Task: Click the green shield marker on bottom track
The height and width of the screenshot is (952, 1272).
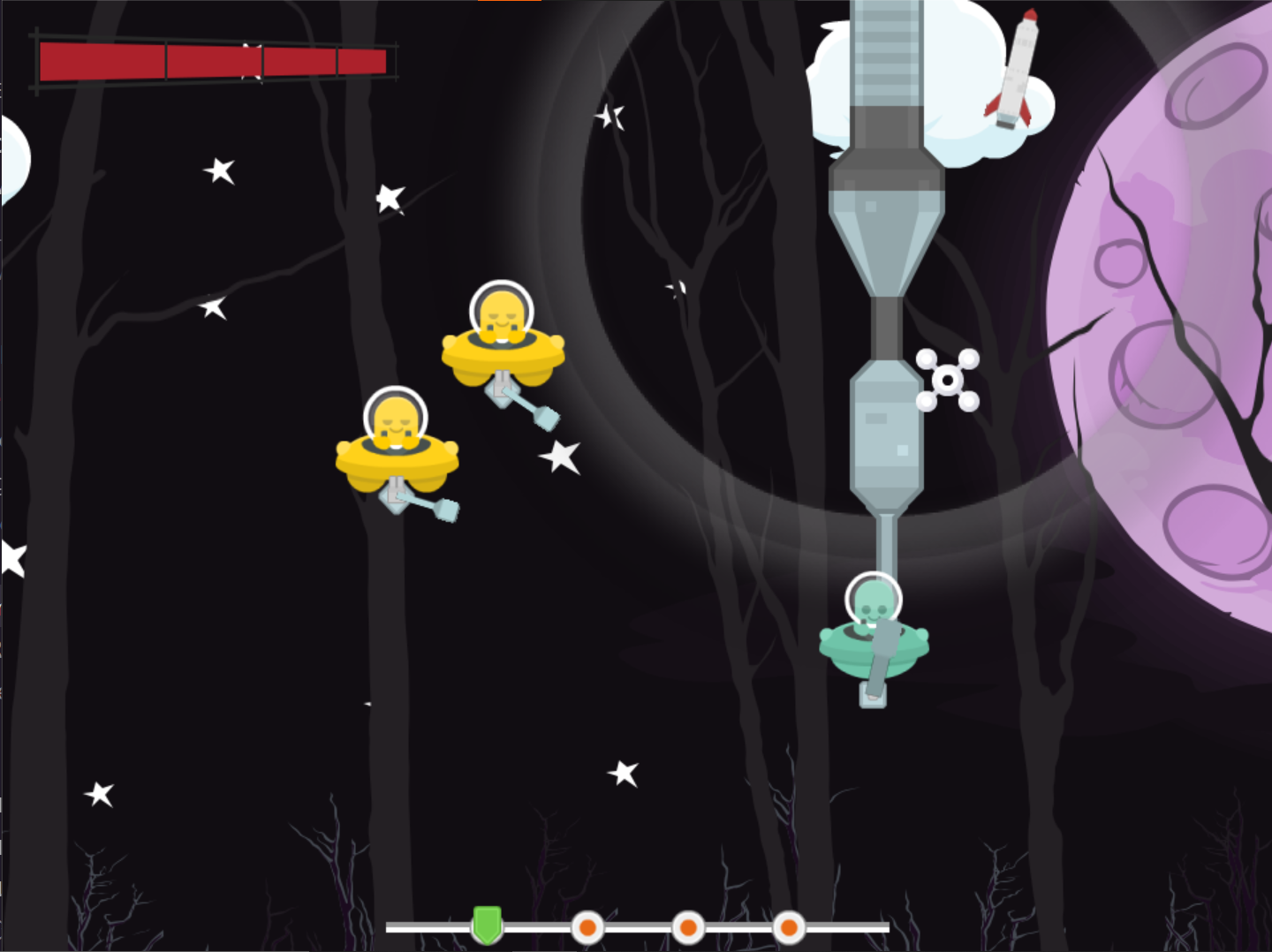Action: click(487, 924)
